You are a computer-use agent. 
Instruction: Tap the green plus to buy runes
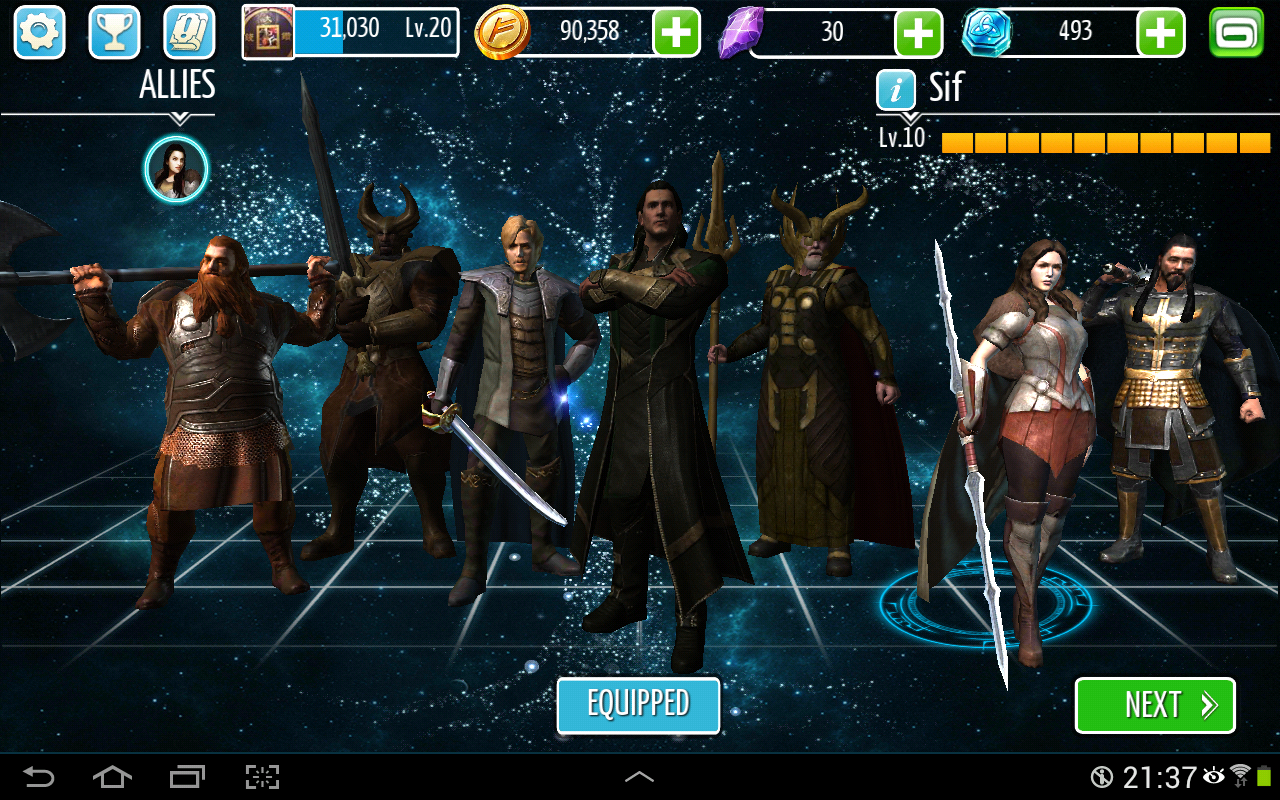pos(1161,31)
